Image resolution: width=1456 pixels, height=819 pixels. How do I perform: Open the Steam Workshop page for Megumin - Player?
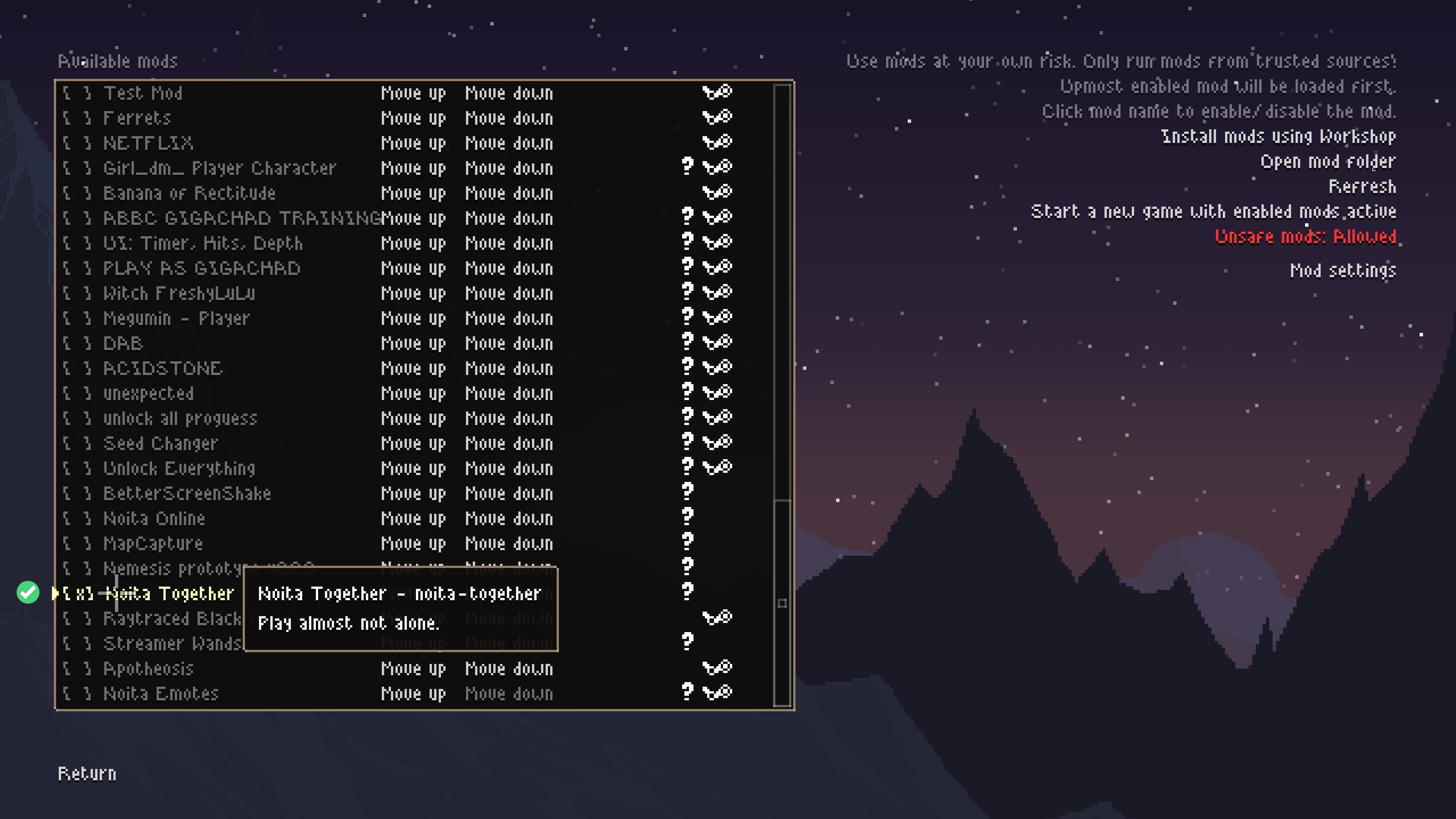point(717,317)
